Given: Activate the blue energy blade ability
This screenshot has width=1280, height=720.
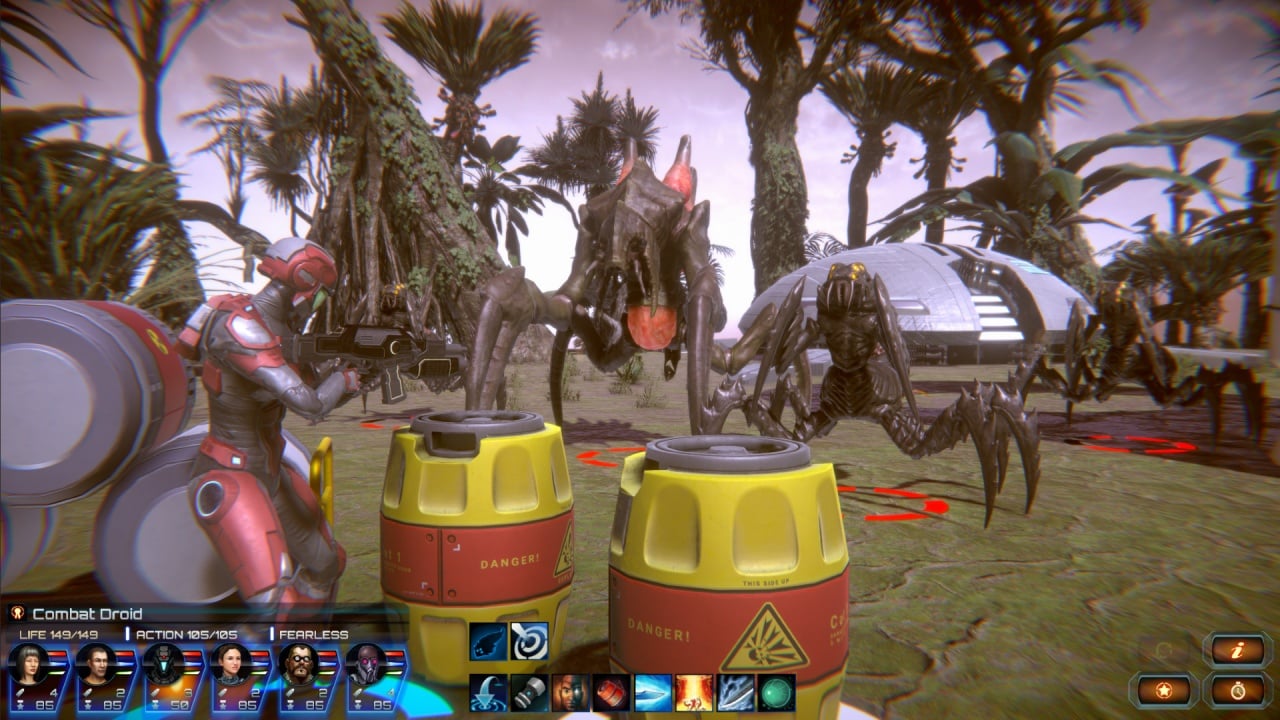Looking at the screenshot, I should pos(653,692).
